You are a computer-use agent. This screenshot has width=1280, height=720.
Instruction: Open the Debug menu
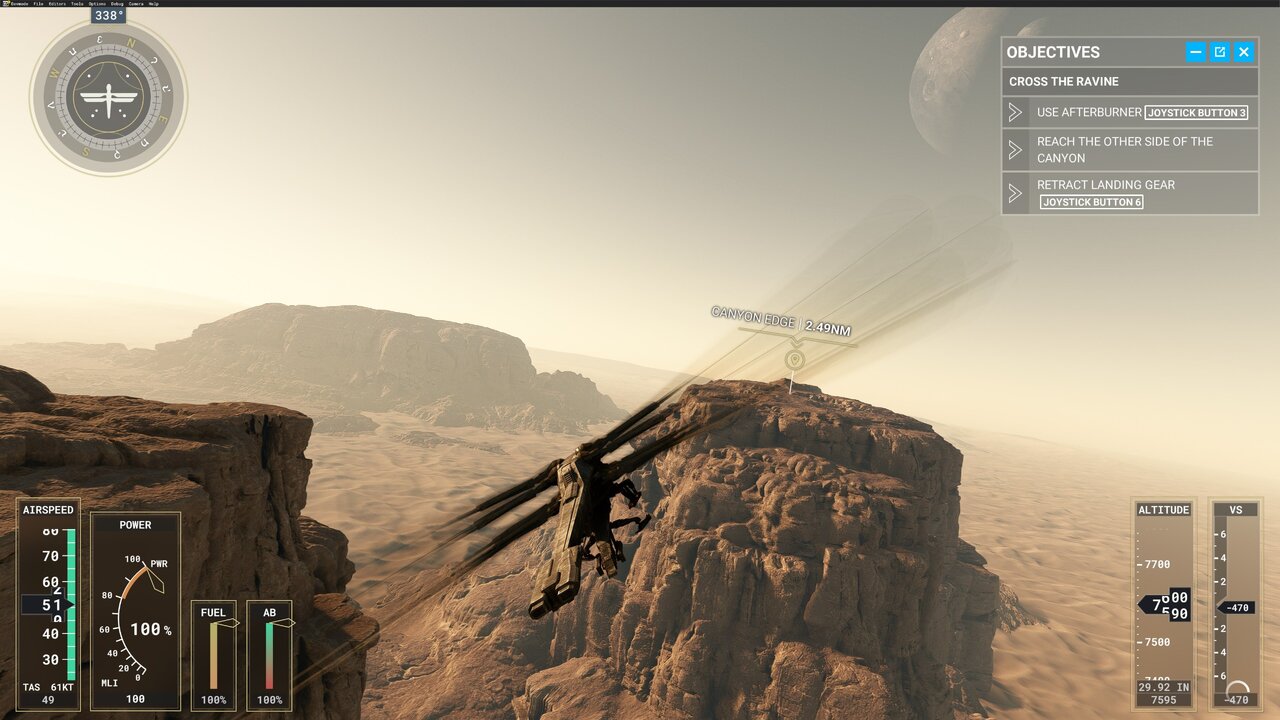coord(117,4)
